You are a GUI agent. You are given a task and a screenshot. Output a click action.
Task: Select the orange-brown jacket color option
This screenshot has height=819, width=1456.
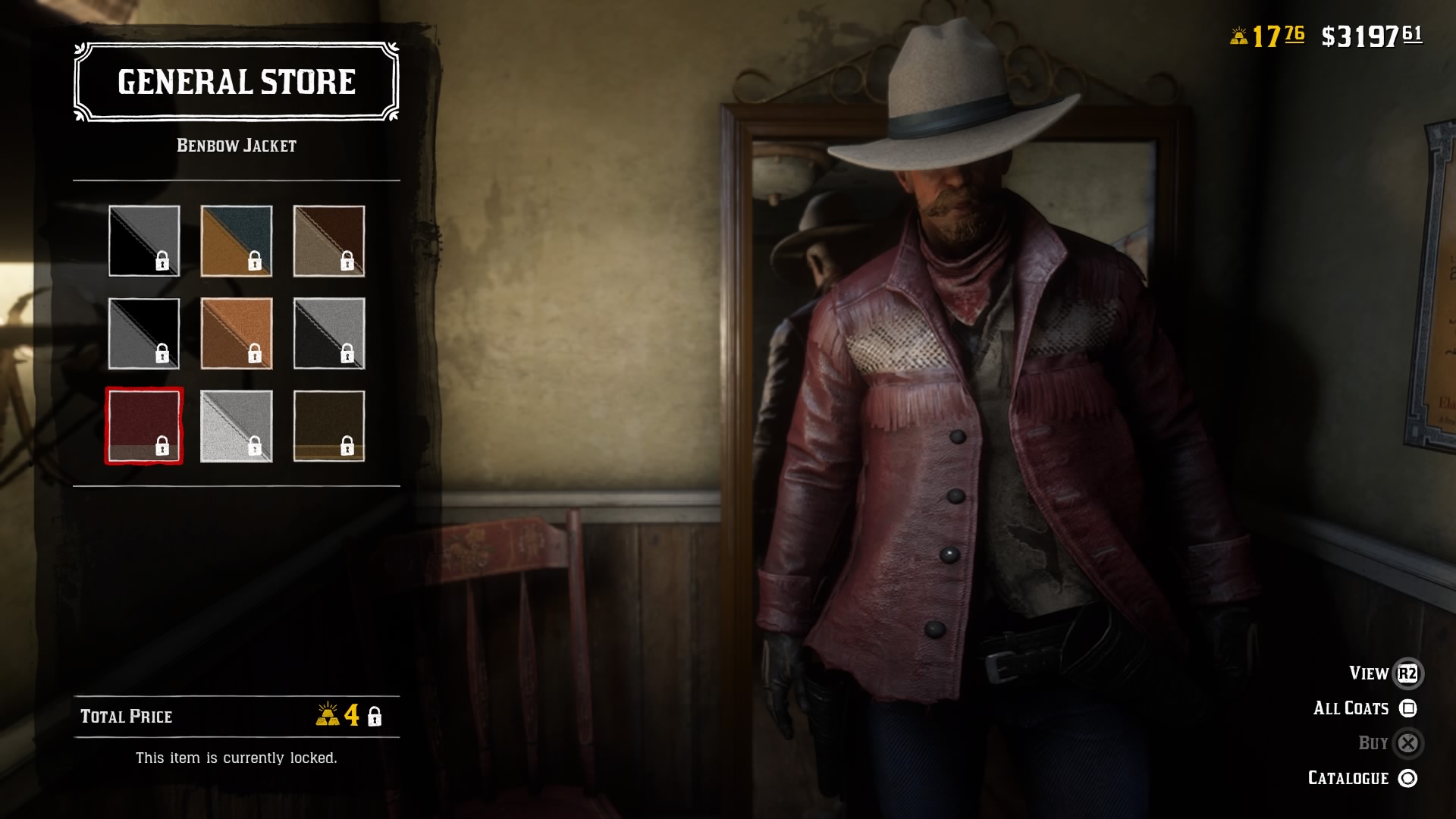(237, 334)
